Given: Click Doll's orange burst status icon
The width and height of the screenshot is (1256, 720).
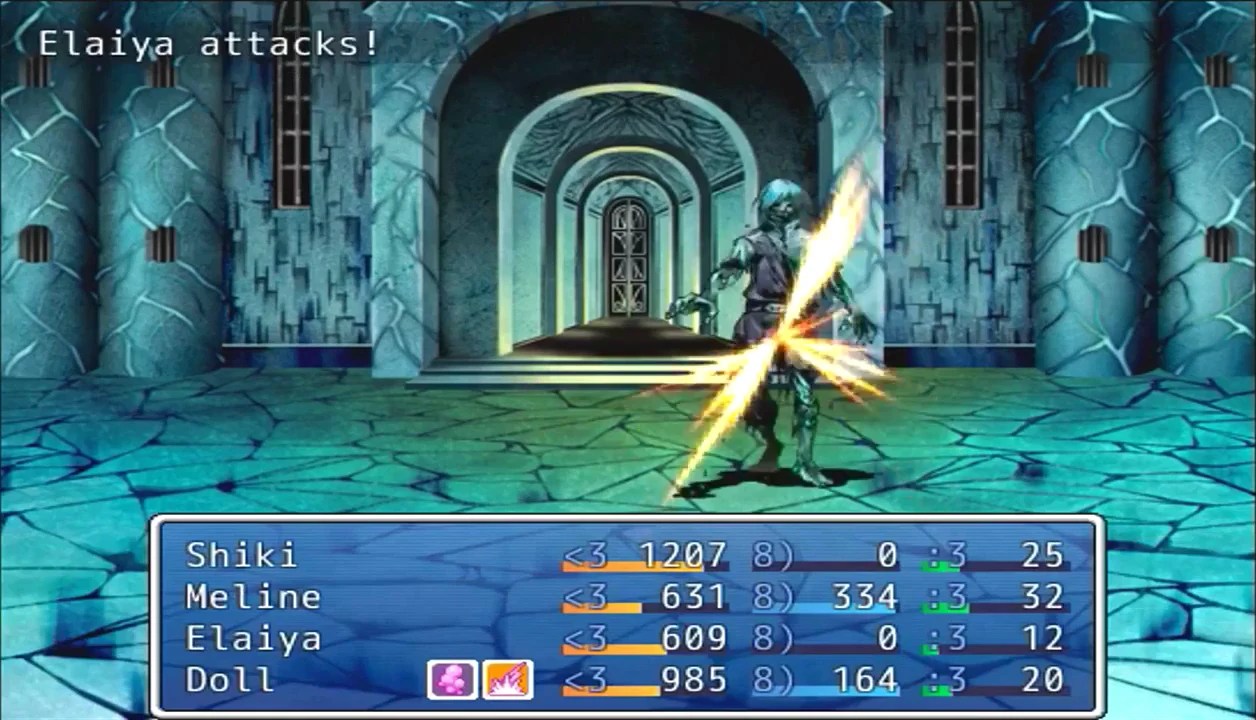Looking at the screenshot, I should [x=507, y=680].
